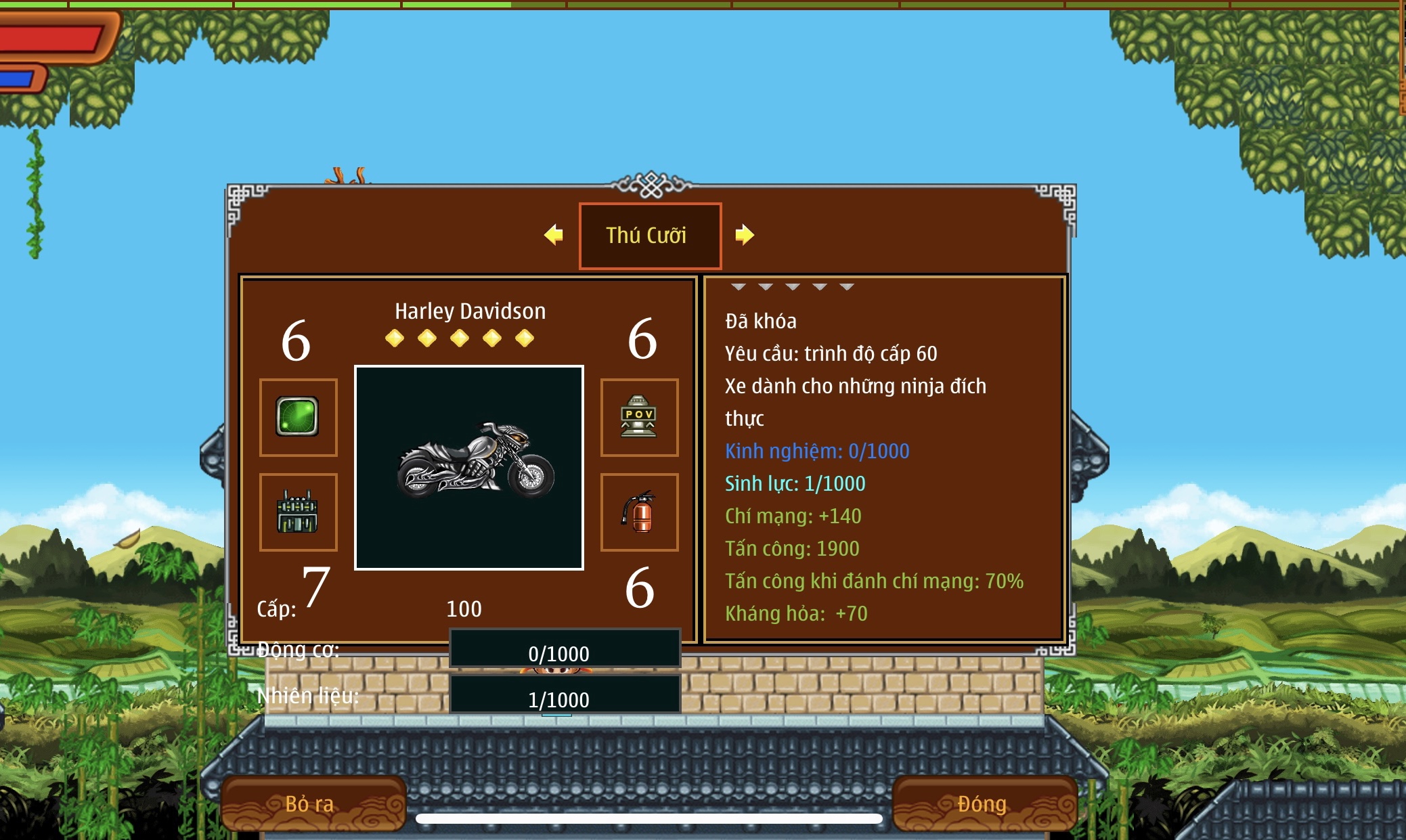The image size is (1406, 840).
Task: Go to next panel with right arrow
Action: [744, 235]
